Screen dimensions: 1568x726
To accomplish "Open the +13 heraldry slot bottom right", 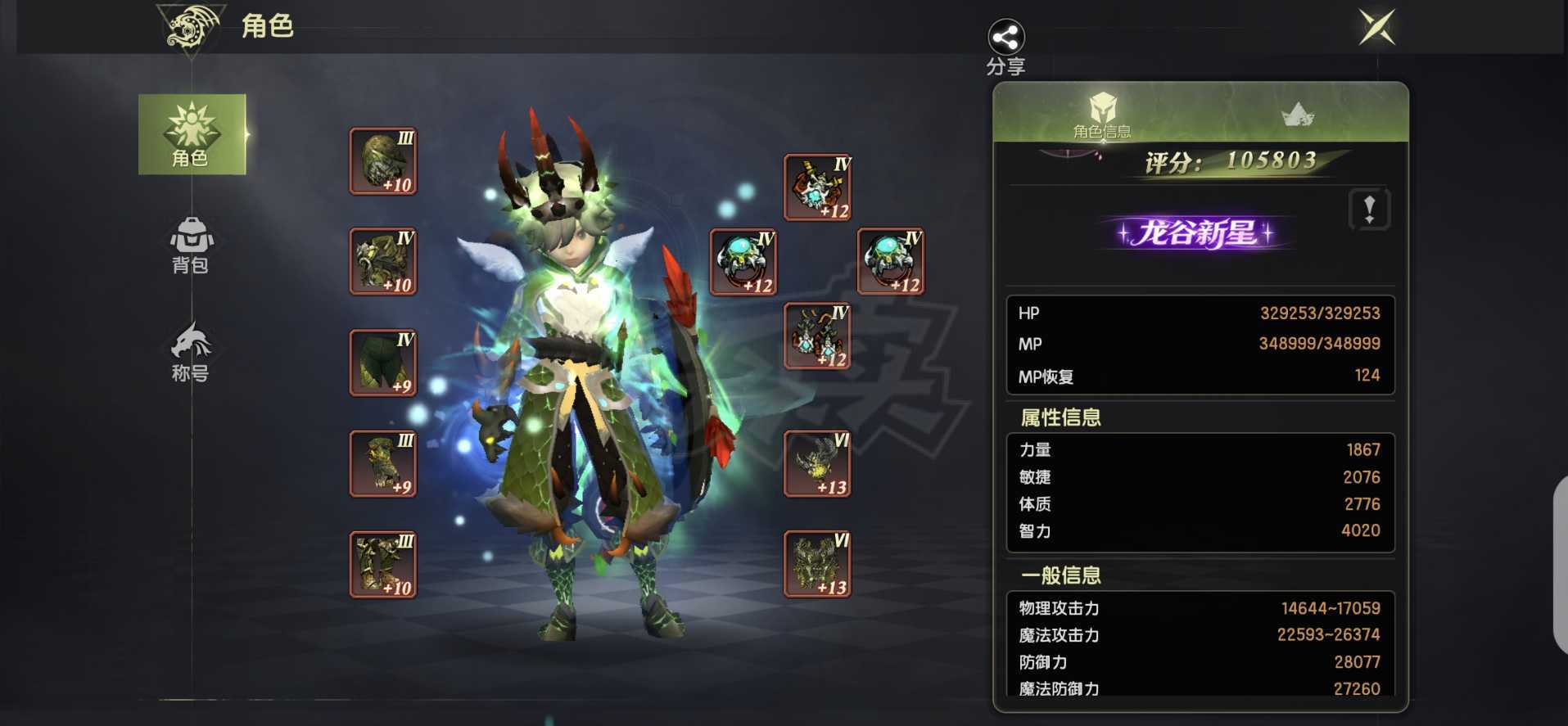I will (816, 565).
